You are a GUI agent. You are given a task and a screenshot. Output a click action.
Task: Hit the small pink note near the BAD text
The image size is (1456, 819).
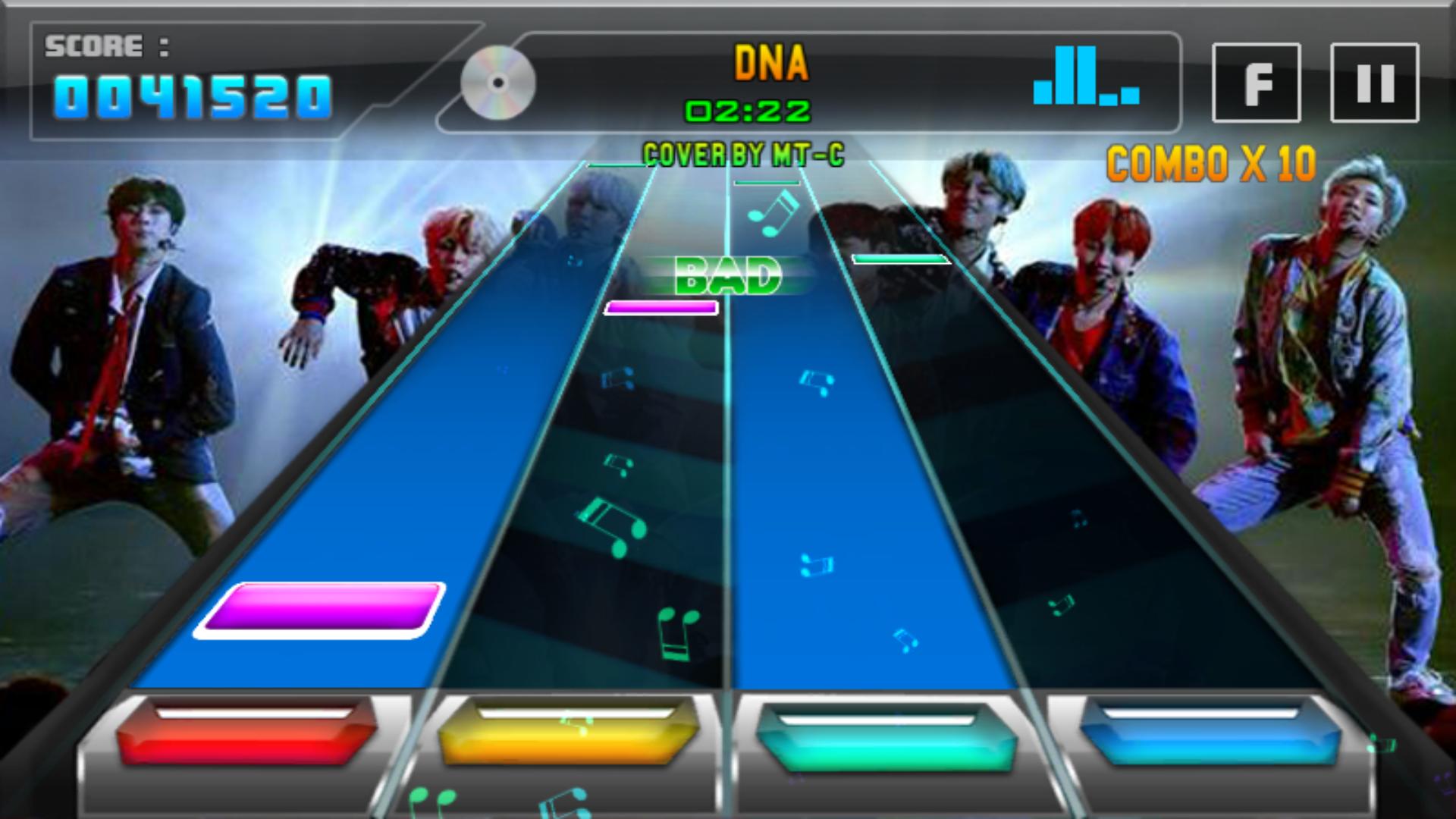coord(662,307)
